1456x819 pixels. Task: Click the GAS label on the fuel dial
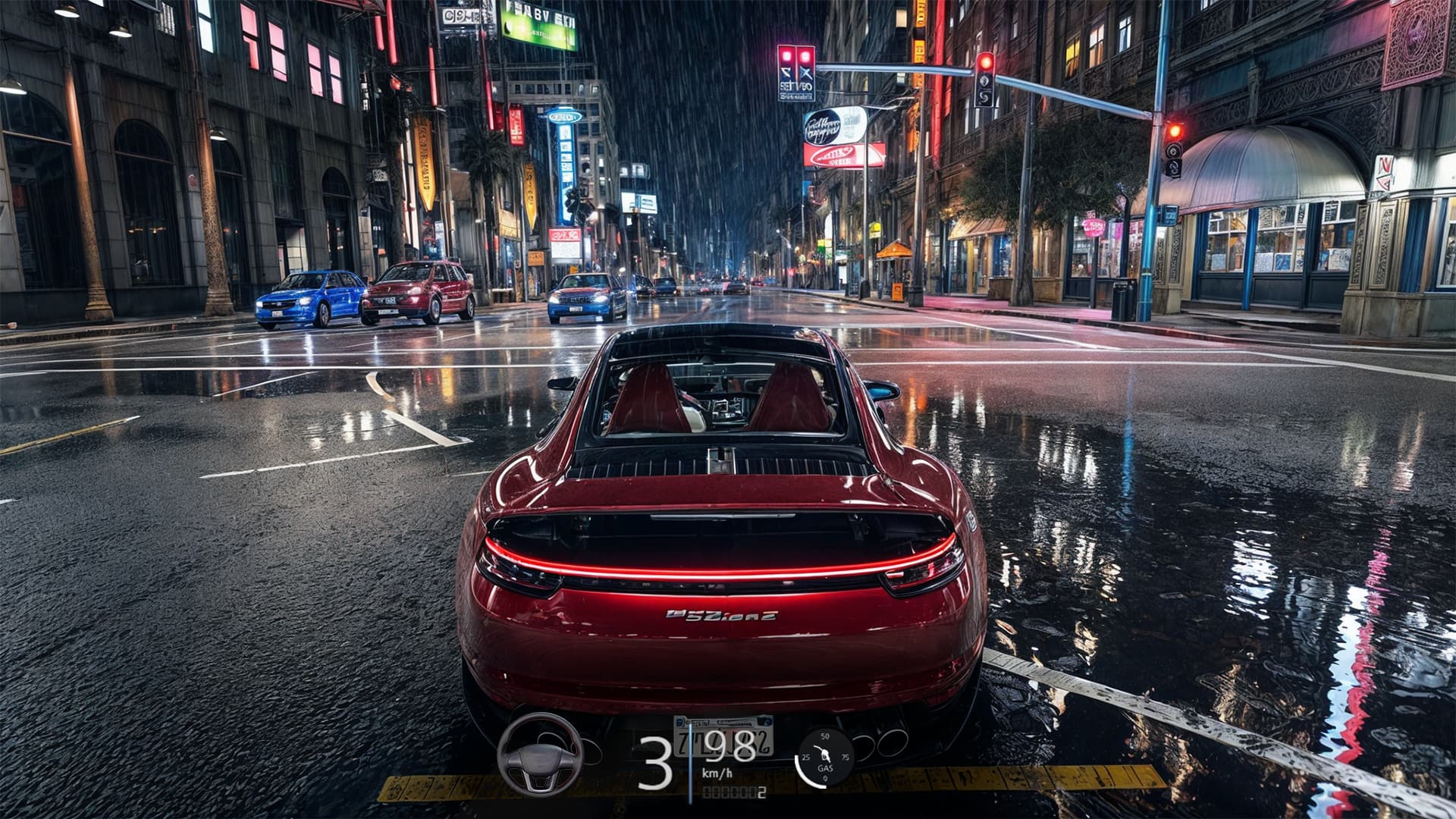point(825,768)
